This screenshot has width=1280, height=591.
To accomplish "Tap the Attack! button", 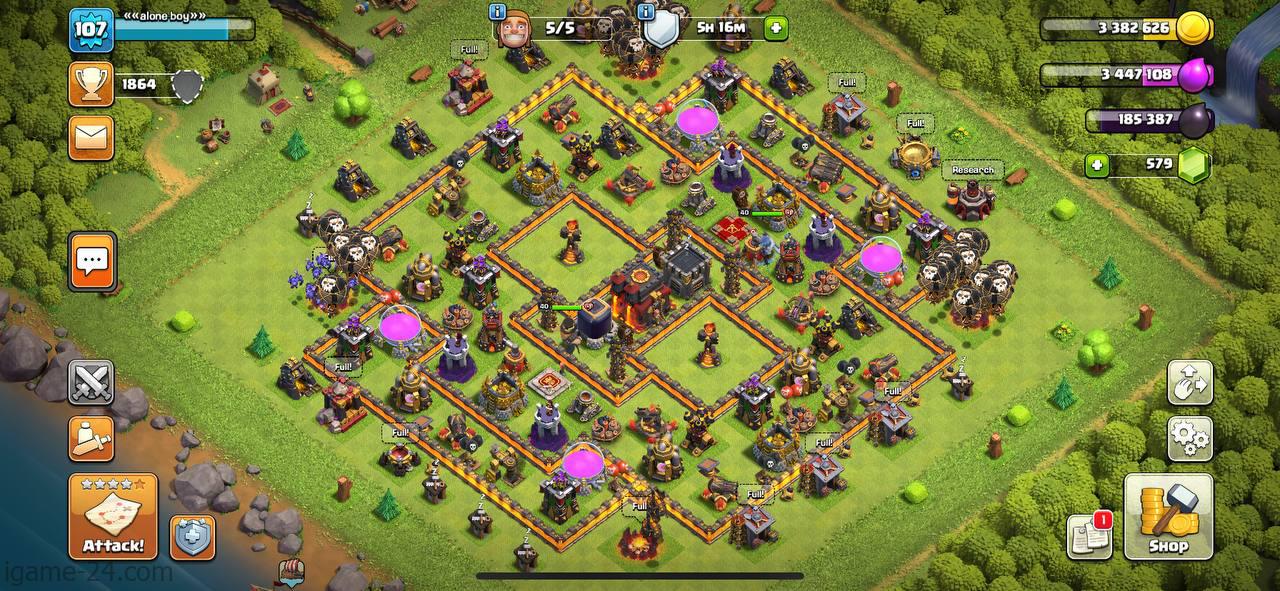I will tap(112, 516).
